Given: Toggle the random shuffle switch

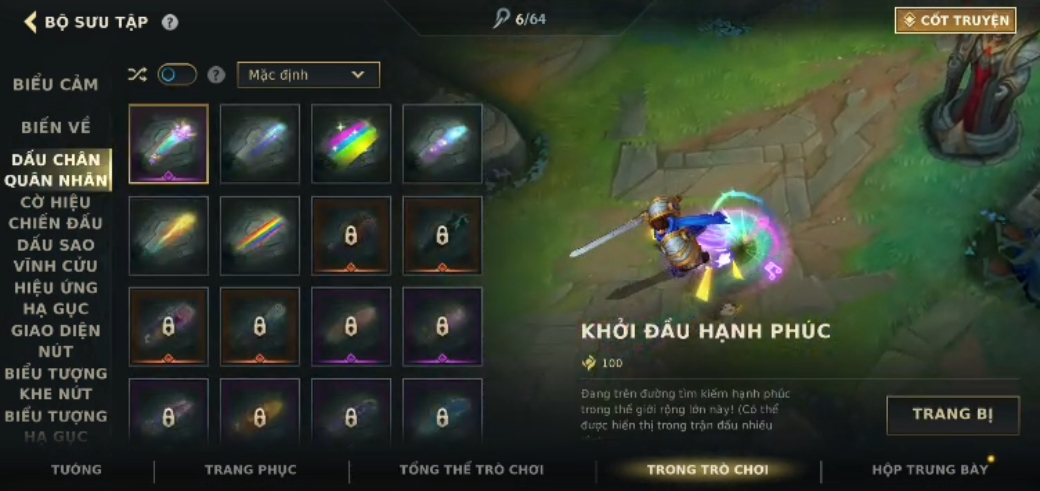Looking at the screenshot, I should click(177, 75).
